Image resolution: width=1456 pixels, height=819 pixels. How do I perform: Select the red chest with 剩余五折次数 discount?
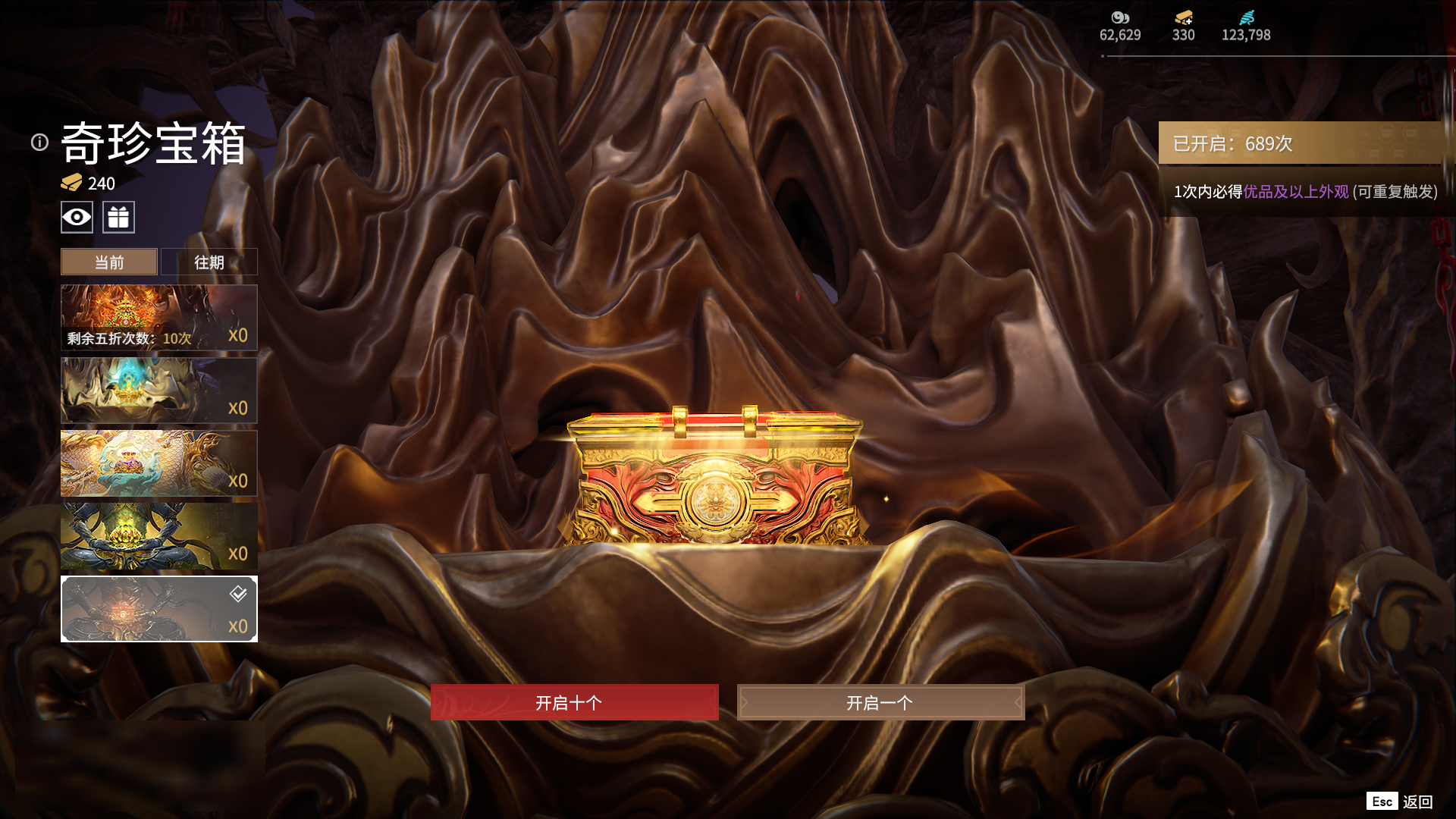pos(158,318)
